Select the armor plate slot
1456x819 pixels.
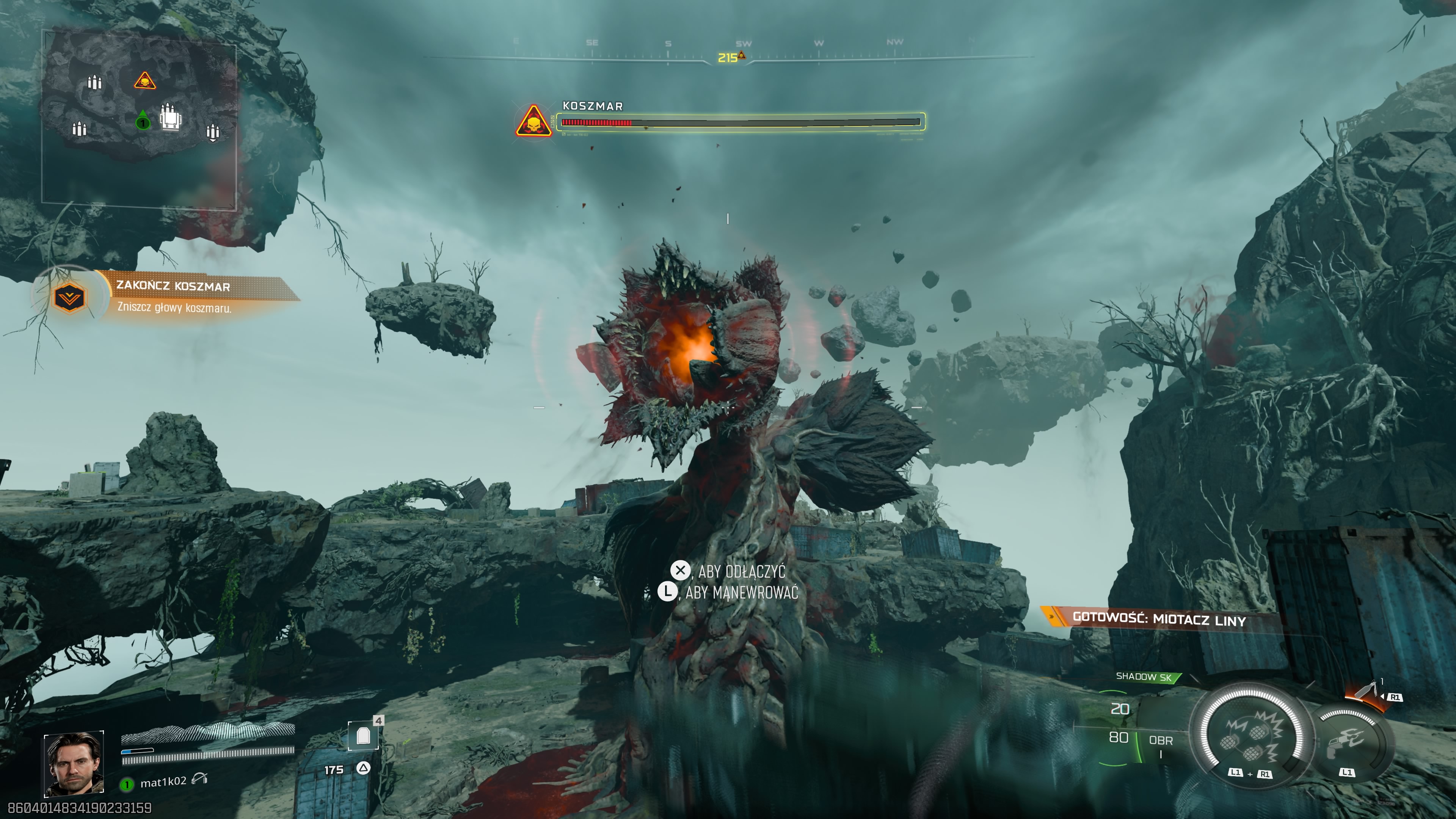click(x=363, y=735)
